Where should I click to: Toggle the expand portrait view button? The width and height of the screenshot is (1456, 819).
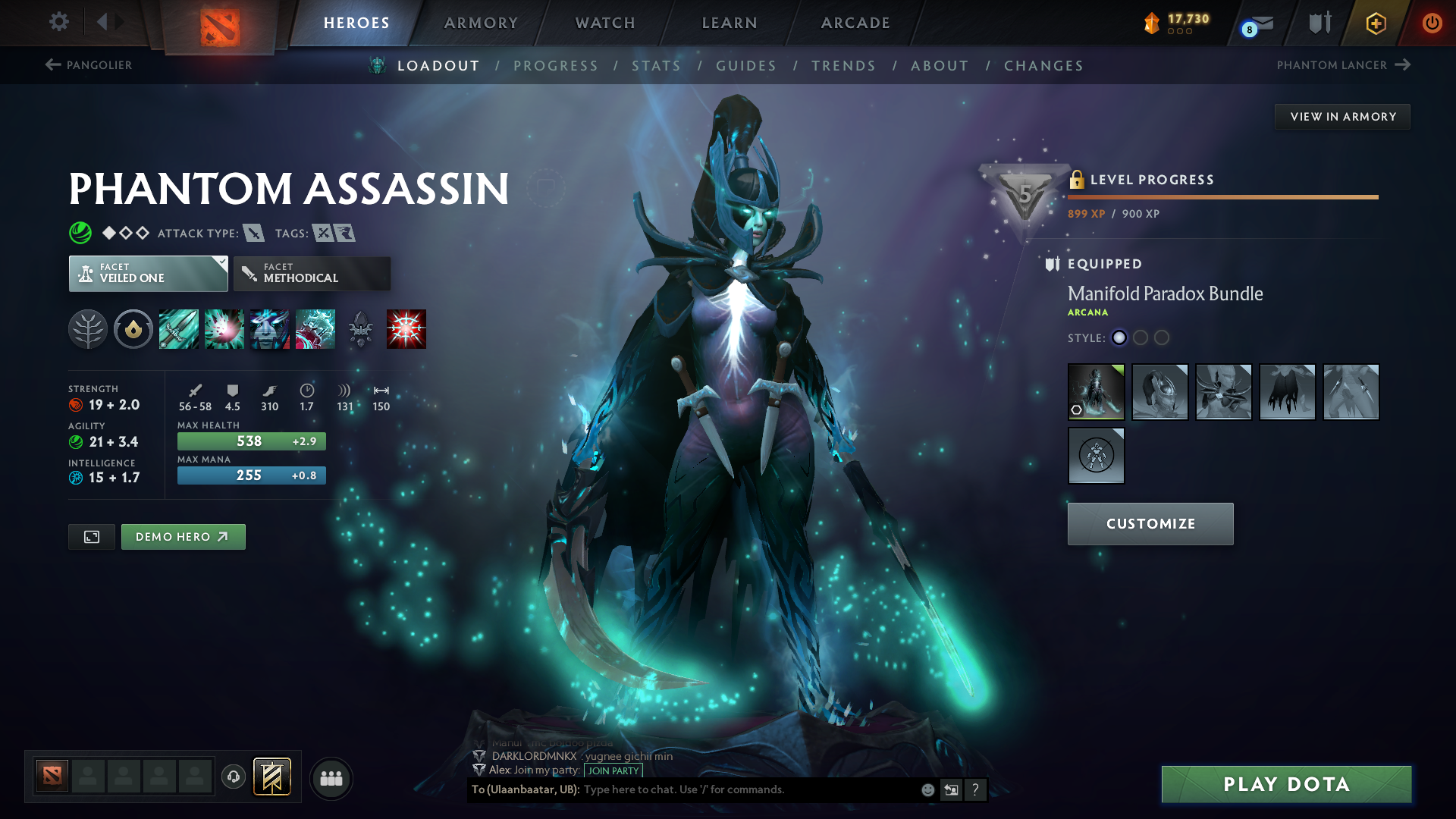[91, 536]
